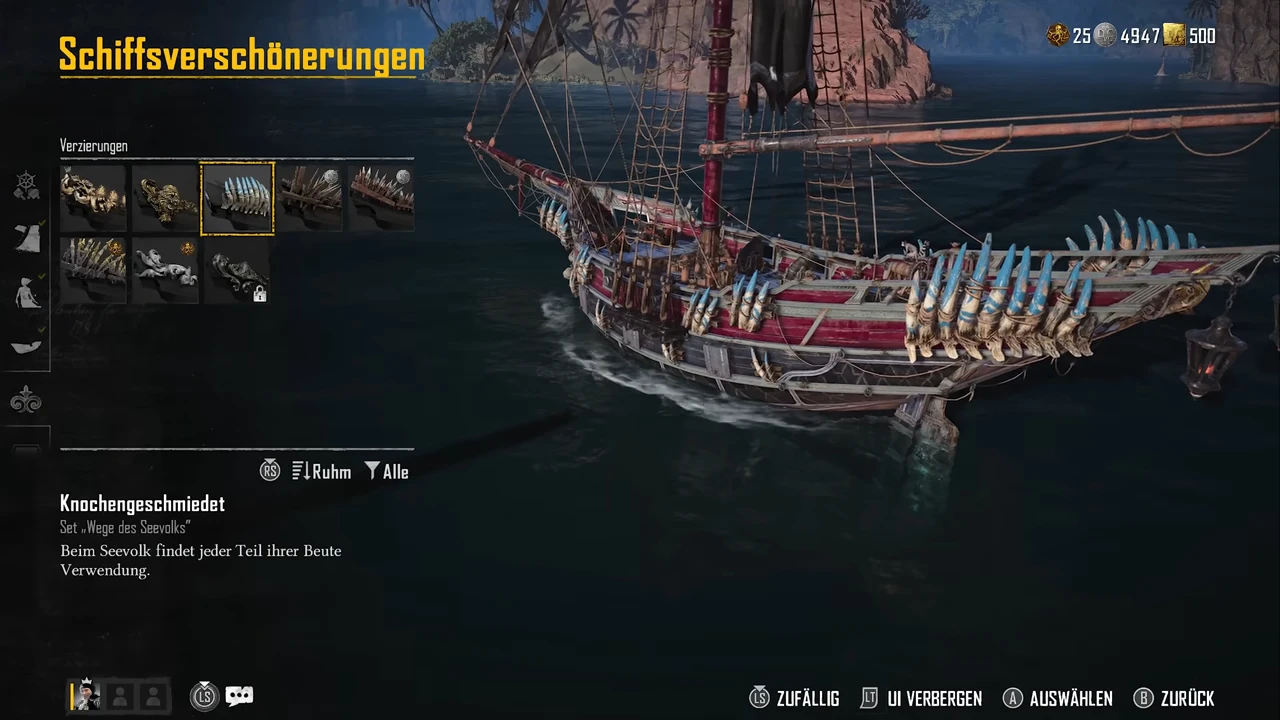Switch to the ship hull category tab
Screen dimensions: 1280x720
(26, 345)
